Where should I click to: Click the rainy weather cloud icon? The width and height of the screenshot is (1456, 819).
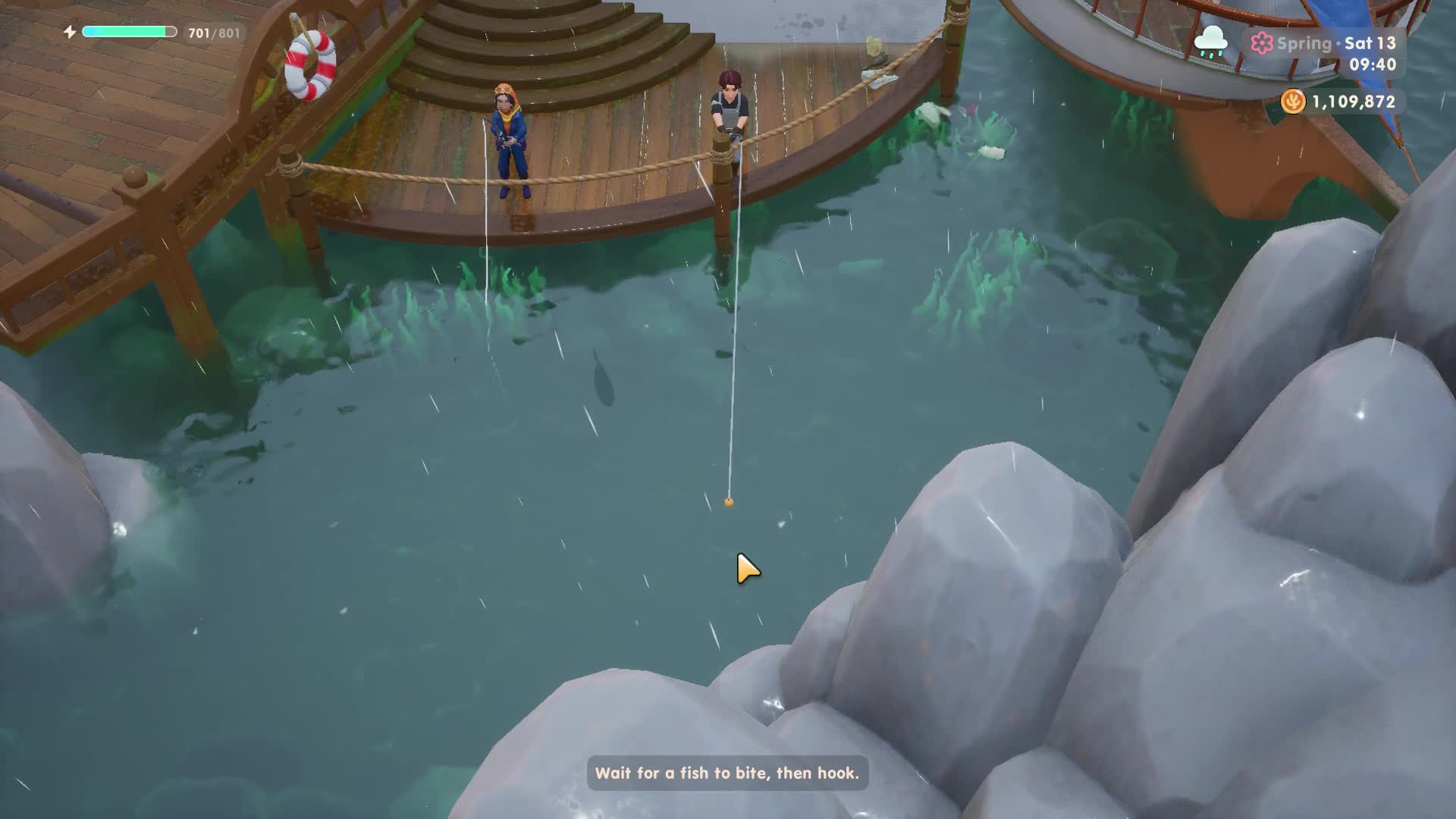(x=1210, y=41)
